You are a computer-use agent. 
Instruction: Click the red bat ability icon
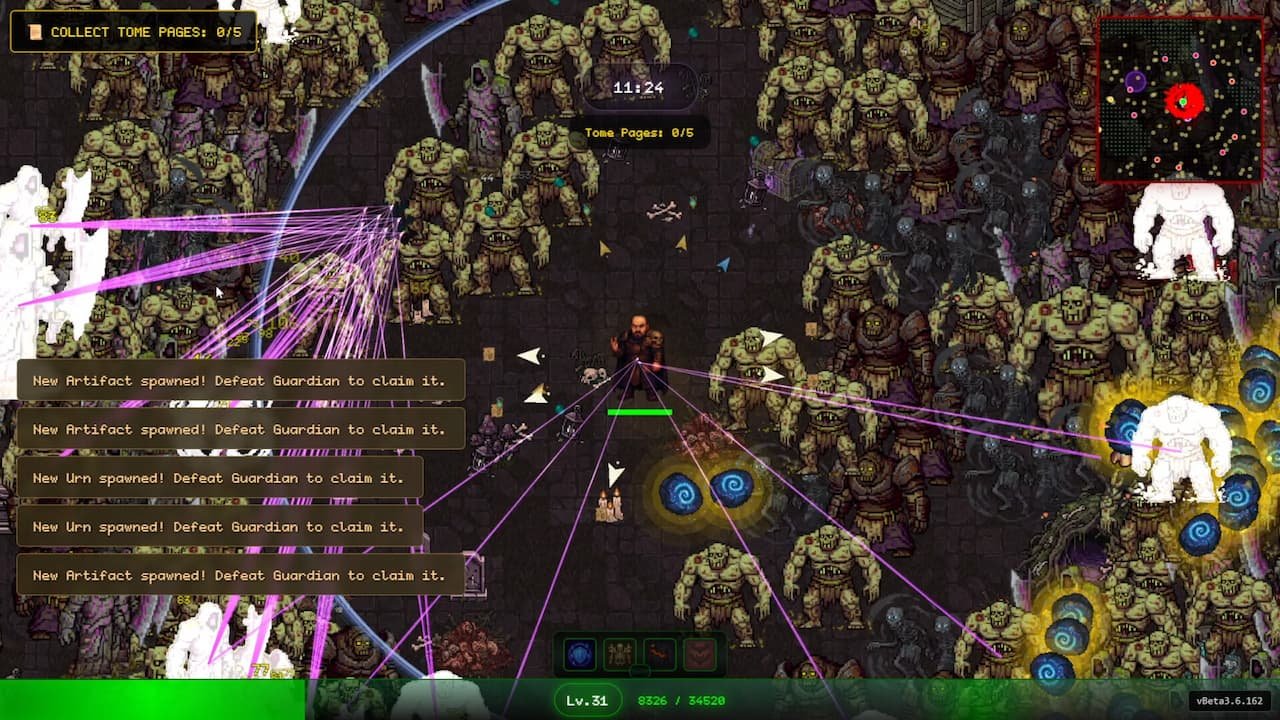pyautogui.click(x=700, y=653)
